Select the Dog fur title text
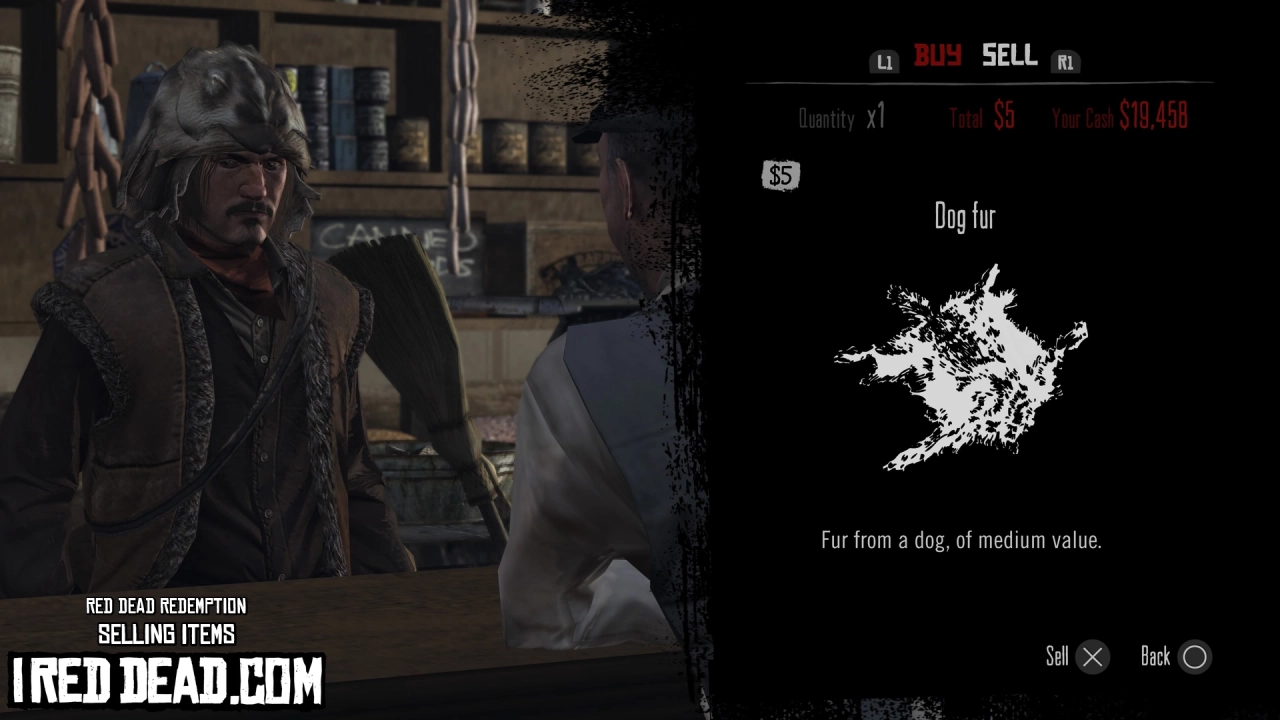Image resolution: width=1280 pixels, height=720 pixels. pos(963,217)
